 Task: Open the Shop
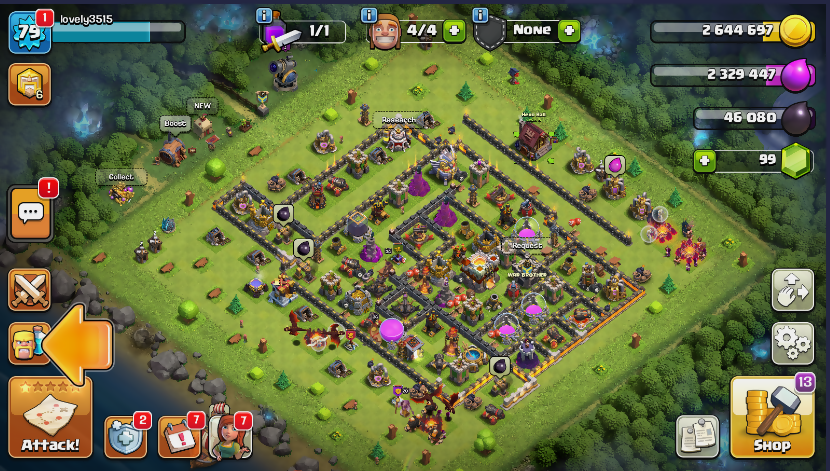[x=771, y=418]
